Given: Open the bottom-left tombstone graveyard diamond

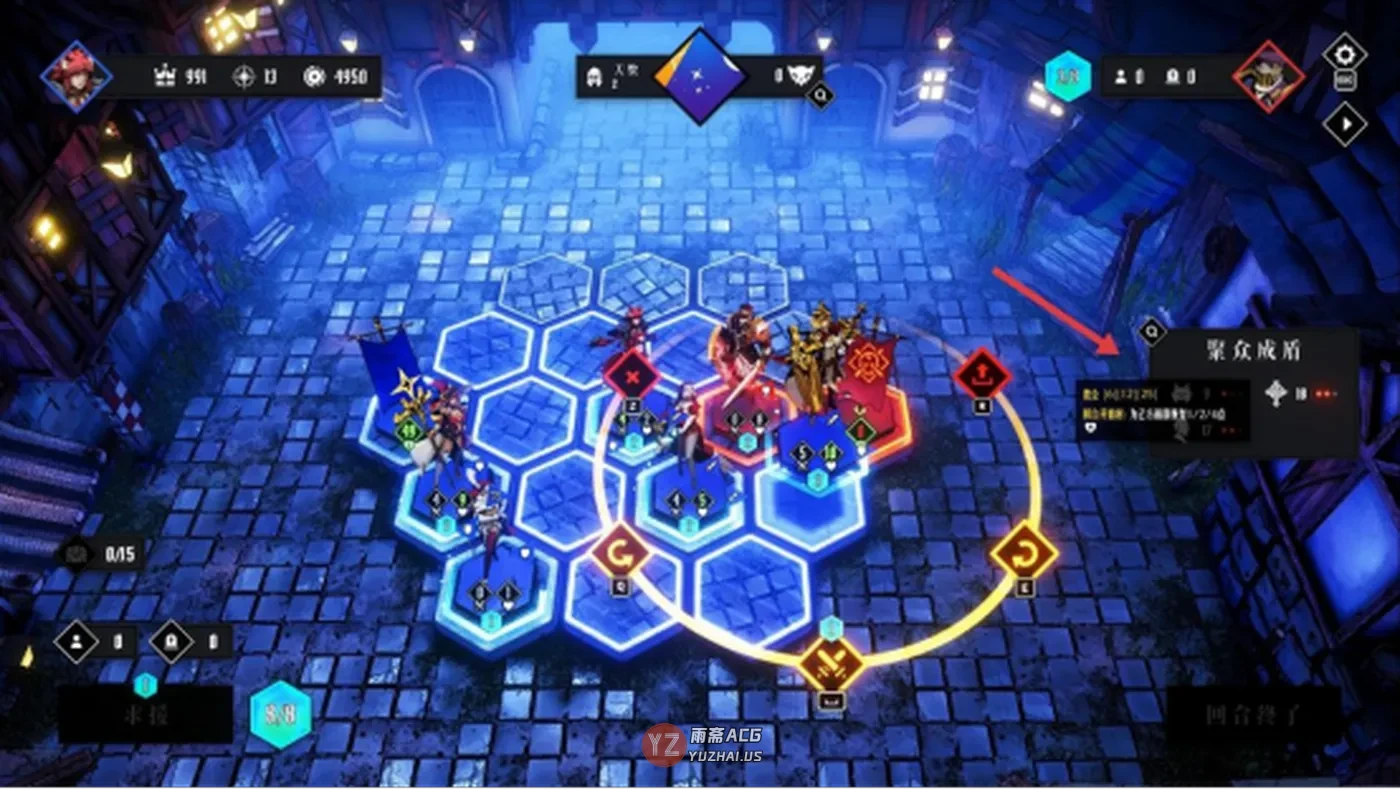Looking at the screenshot, I should tap(171, 642).
